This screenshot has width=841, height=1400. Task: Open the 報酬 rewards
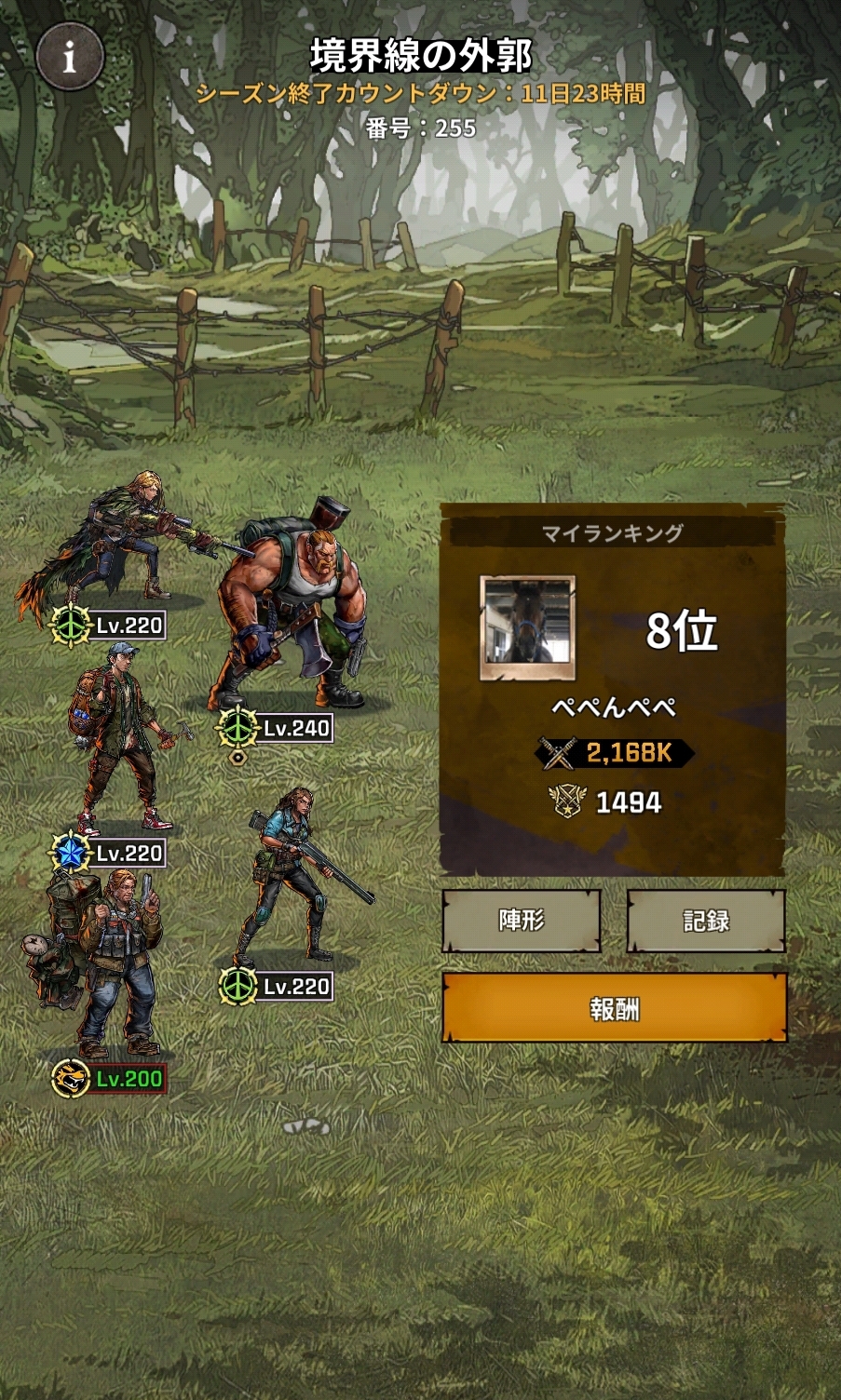pyautogui.click(x=614, y=1008)
